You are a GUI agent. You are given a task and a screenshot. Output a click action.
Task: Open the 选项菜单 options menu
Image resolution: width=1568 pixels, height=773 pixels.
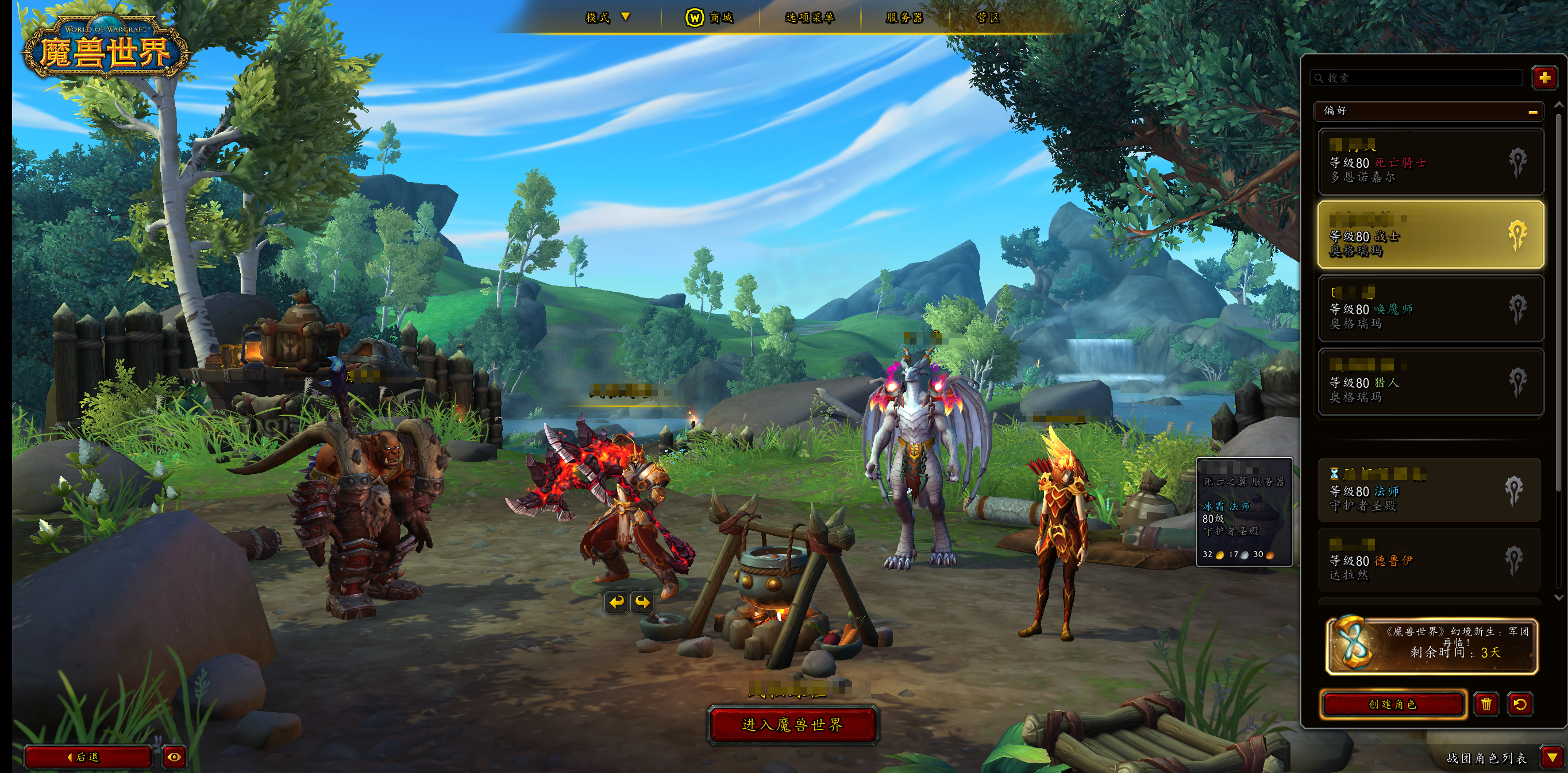click(810, 18)
